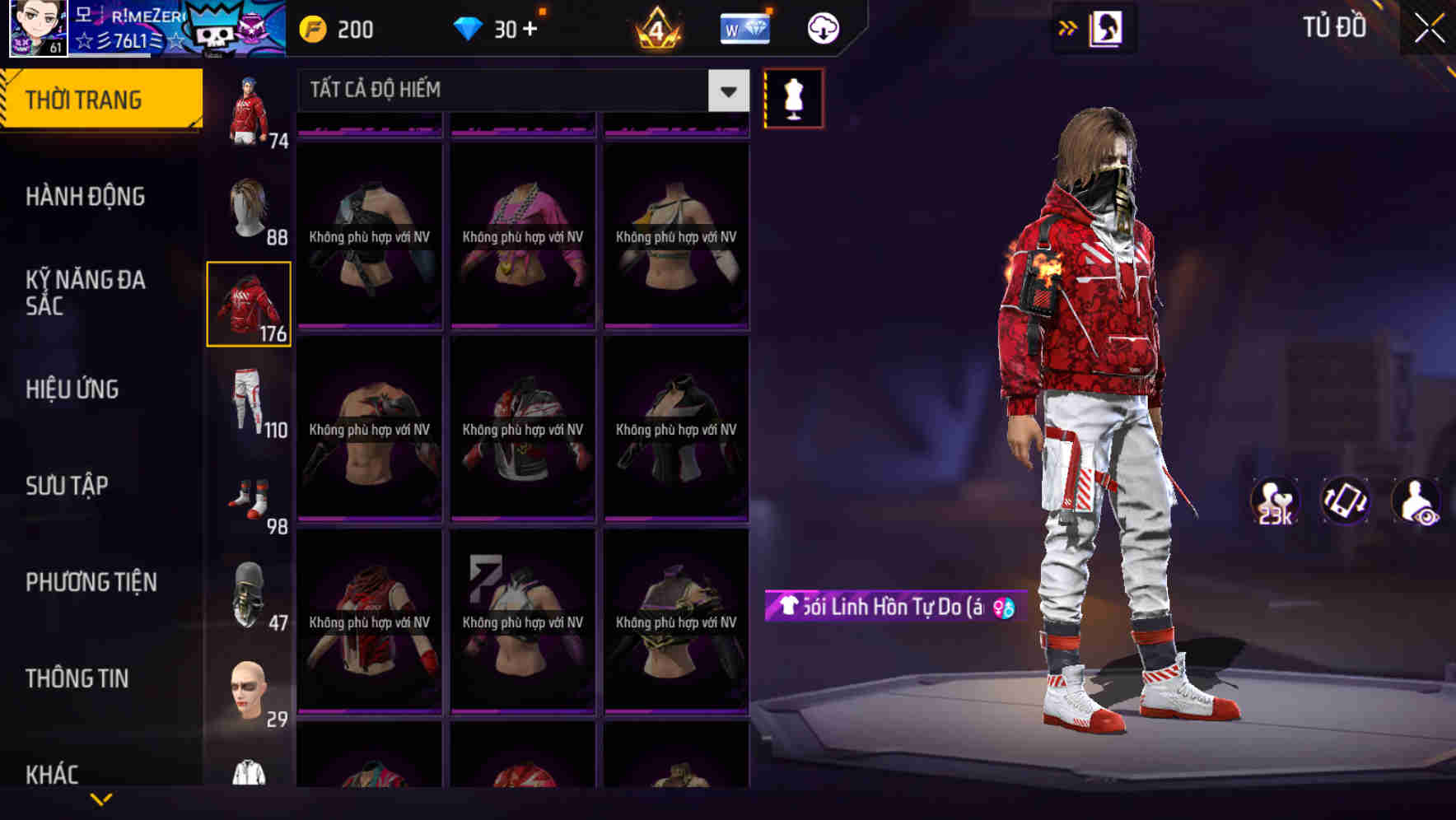Image resolution: width=1456 pixels, height=820 pixels.
Task: Open the SƯU TẬP section
Action: pos(68,486)
